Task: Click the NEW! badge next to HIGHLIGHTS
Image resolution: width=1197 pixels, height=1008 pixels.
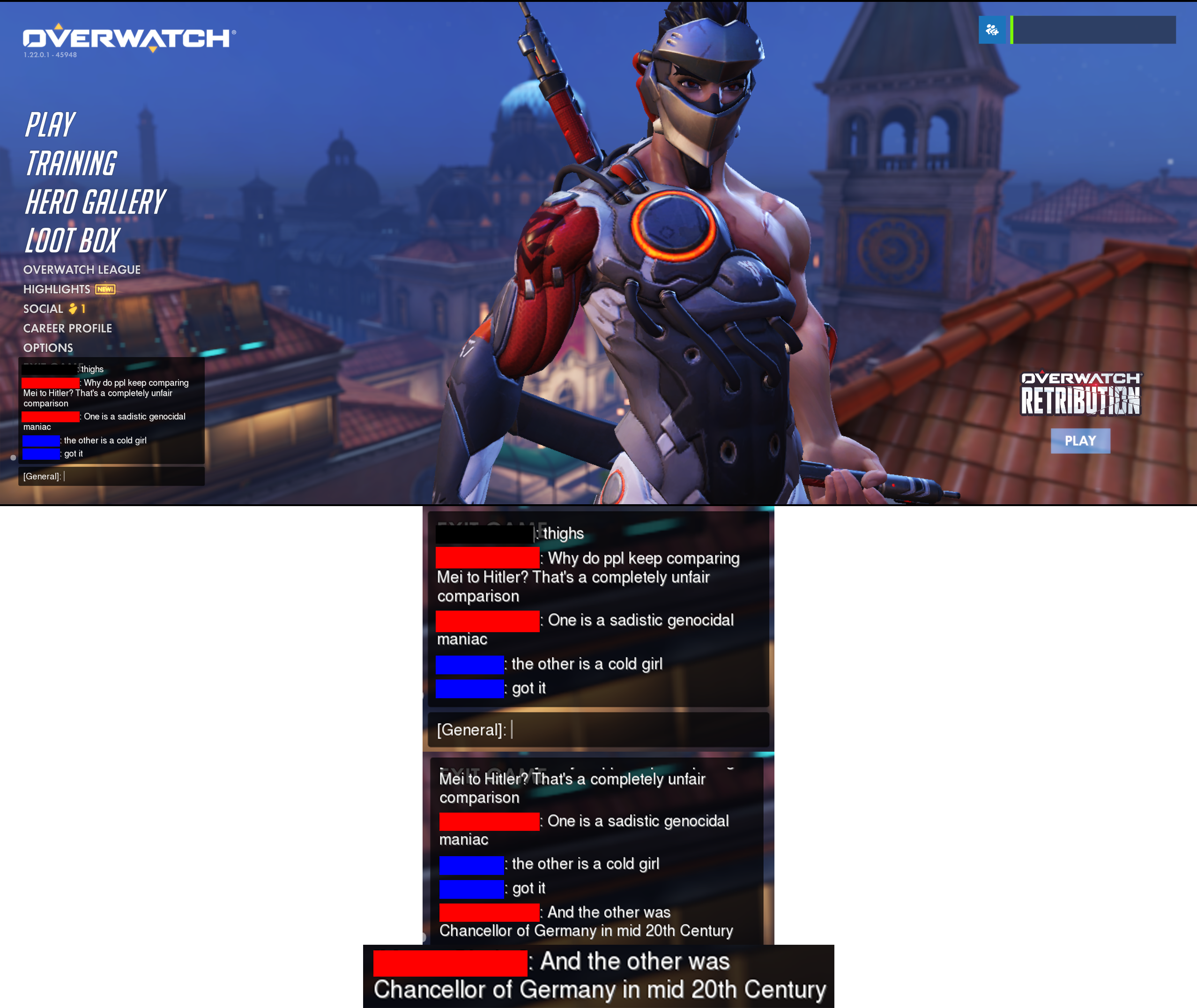Action: 104,290
